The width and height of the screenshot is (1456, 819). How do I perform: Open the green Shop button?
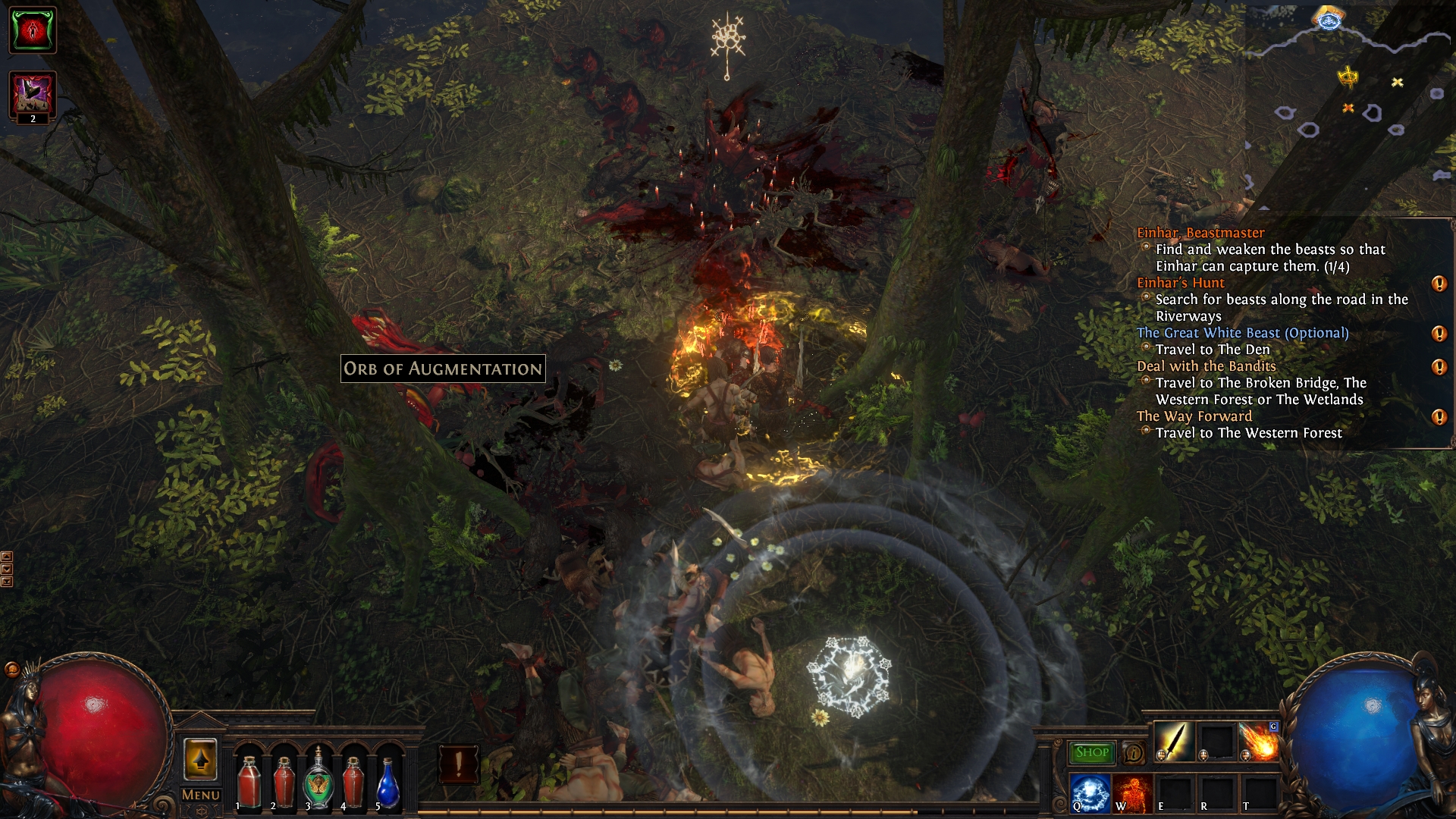pyautogui.click(x=1091, y=752)
